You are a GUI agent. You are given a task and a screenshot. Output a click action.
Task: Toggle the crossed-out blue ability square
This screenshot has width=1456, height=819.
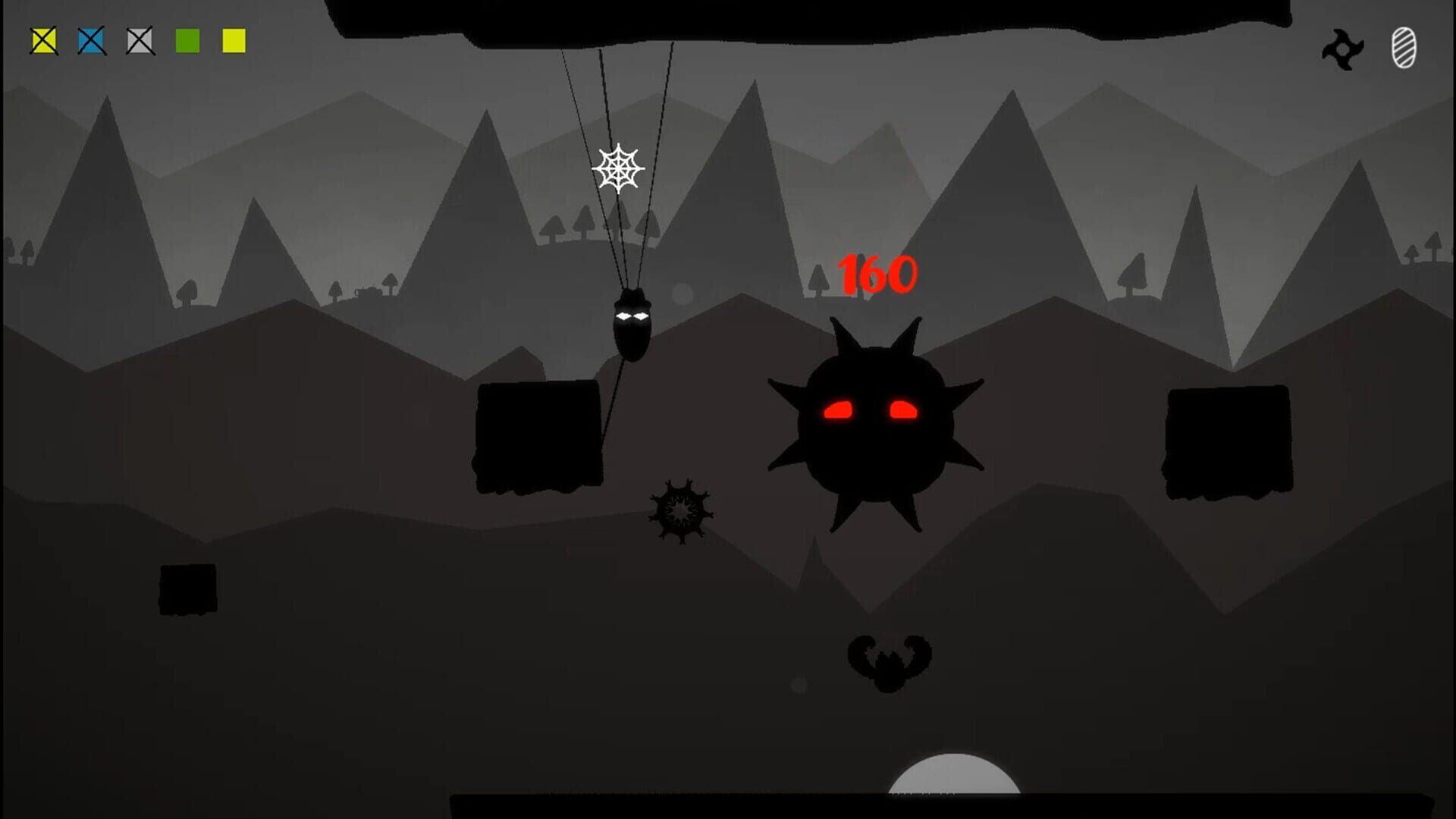point(91,42)
